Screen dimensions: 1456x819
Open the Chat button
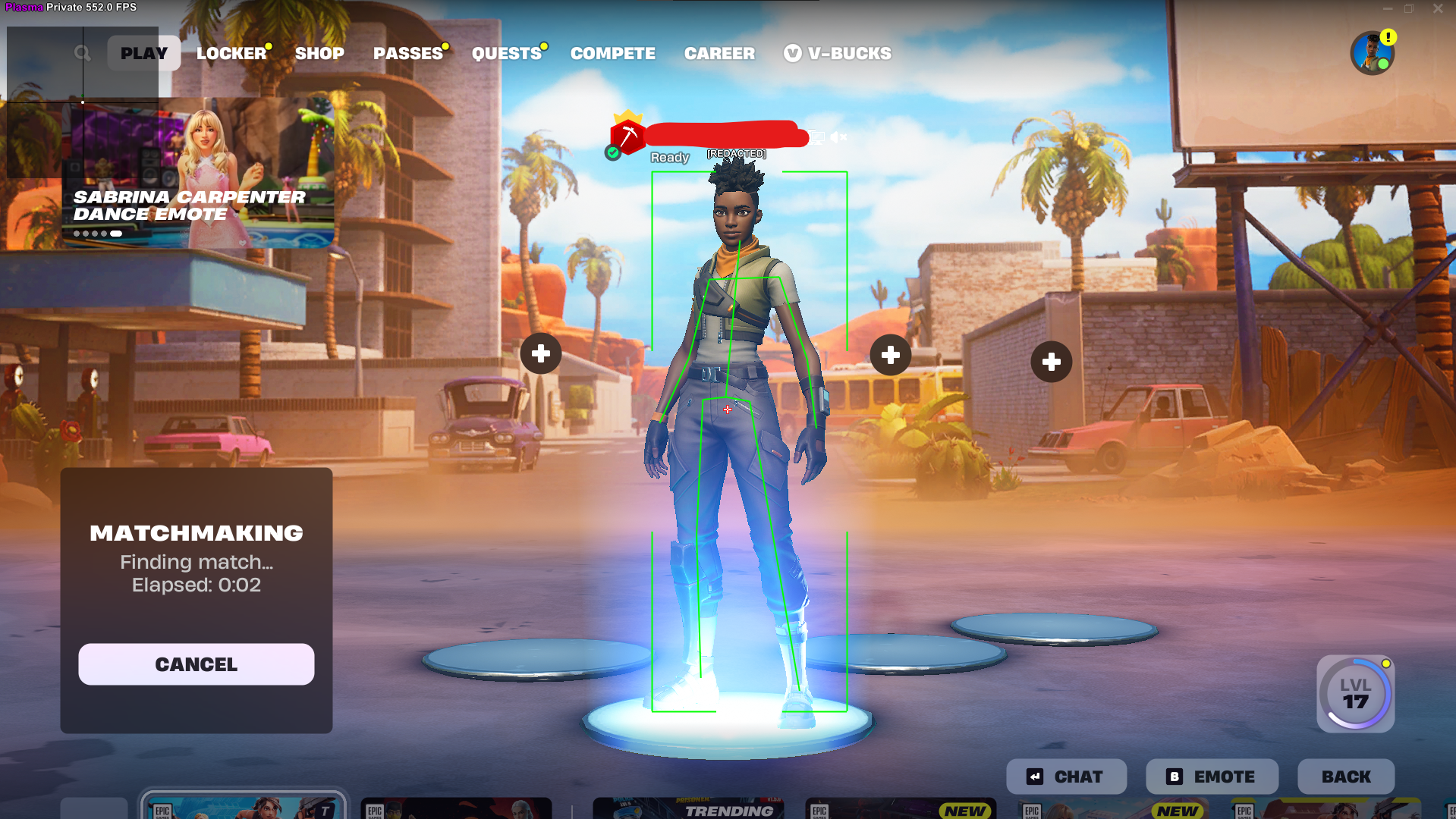(1066, 777)
